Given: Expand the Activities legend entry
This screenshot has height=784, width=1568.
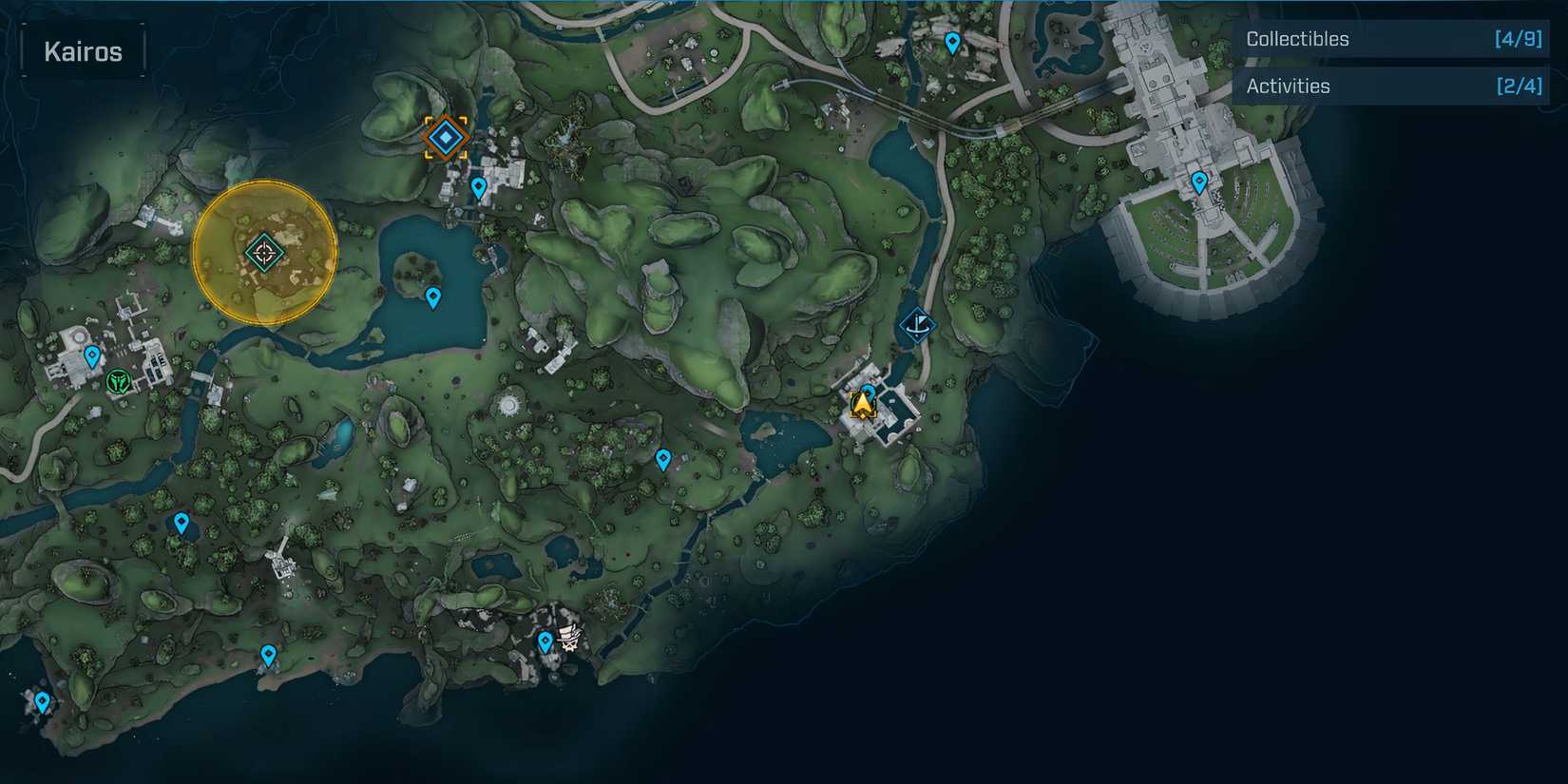Looking at the screenshot, I should [1392, 86].
